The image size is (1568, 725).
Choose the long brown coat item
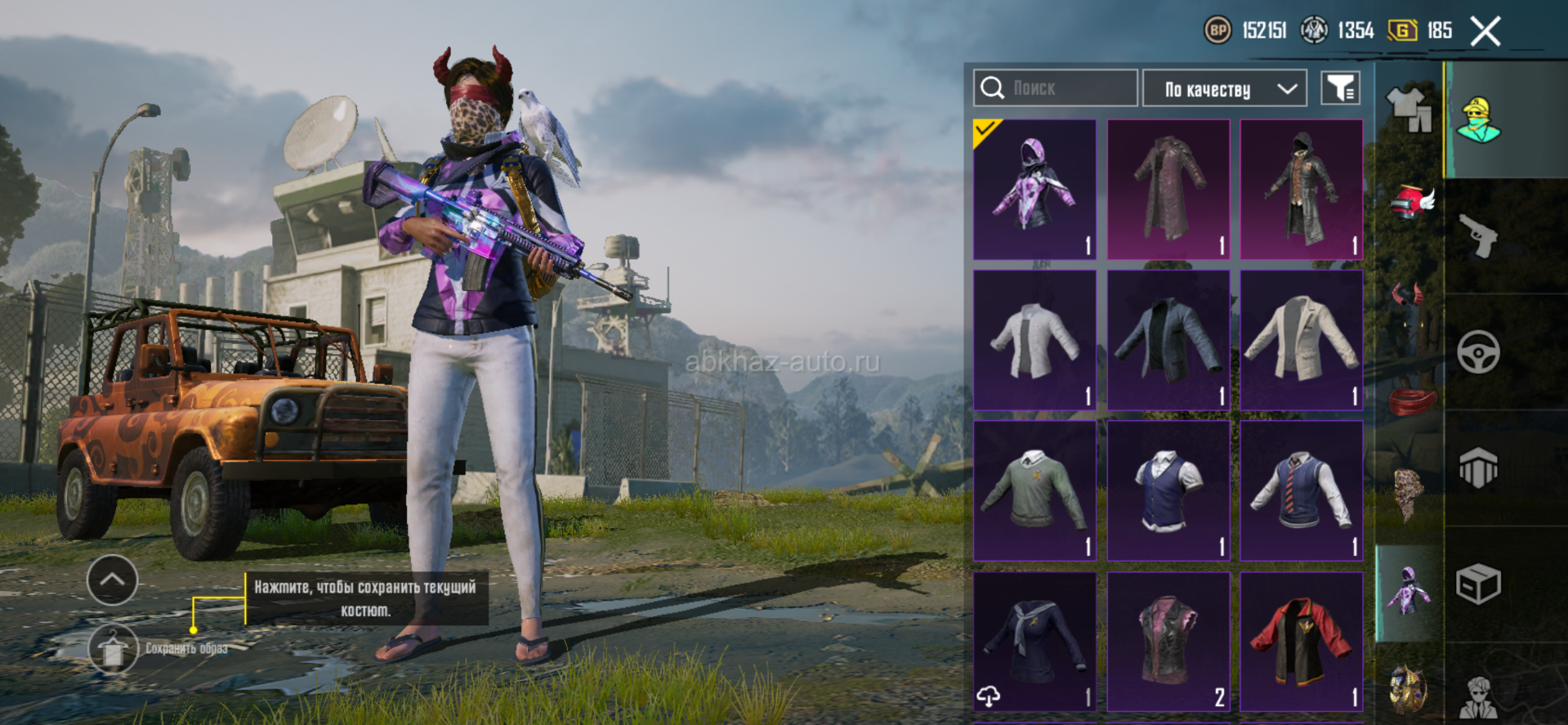tap(1168, 189)
